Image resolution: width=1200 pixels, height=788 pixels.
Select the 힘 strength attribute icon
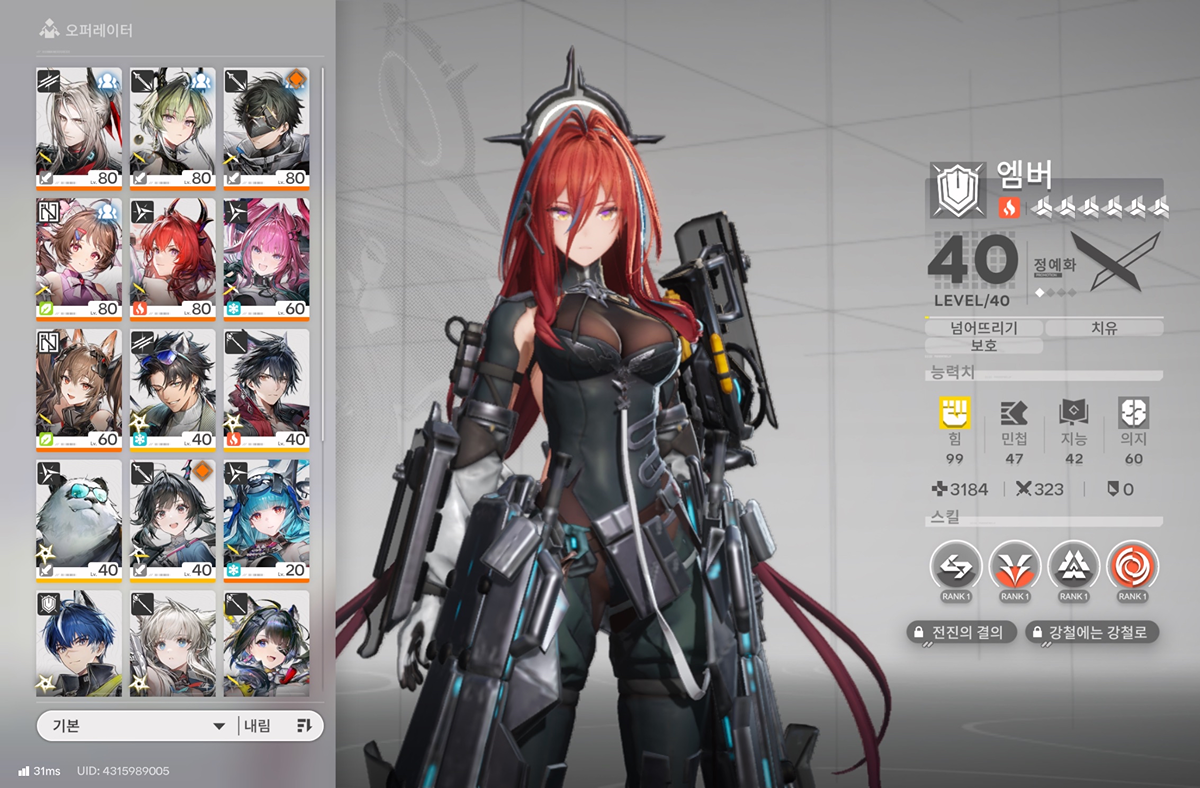pos(955,413)
